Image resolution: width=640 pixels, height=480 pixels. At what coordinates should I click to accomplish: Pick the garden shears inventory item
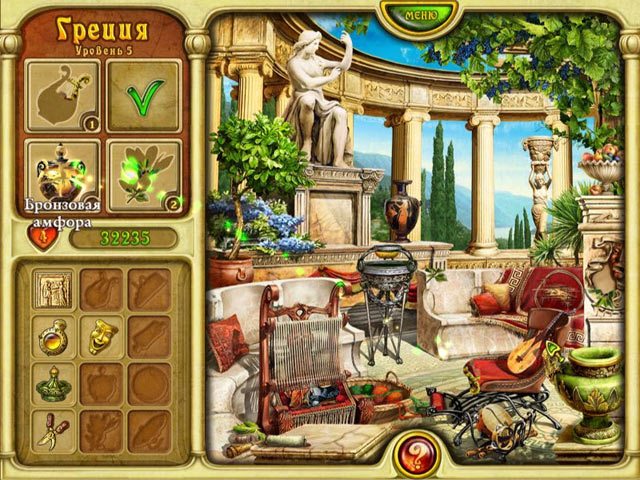(53, 430)
